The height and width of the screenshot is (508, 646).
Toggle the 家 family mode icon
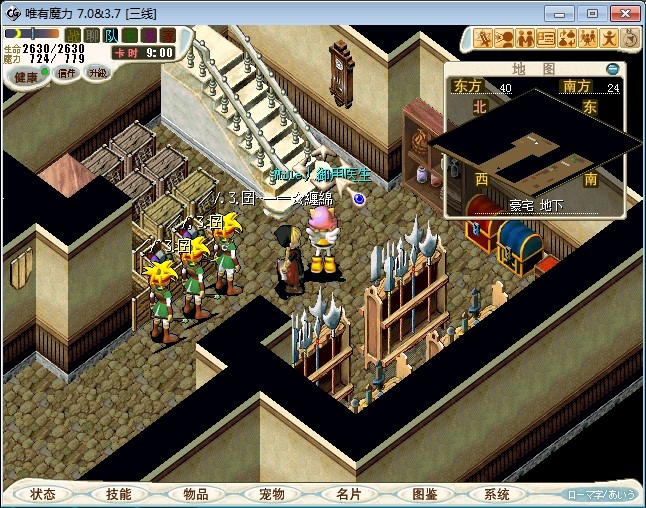pos(166,36)
